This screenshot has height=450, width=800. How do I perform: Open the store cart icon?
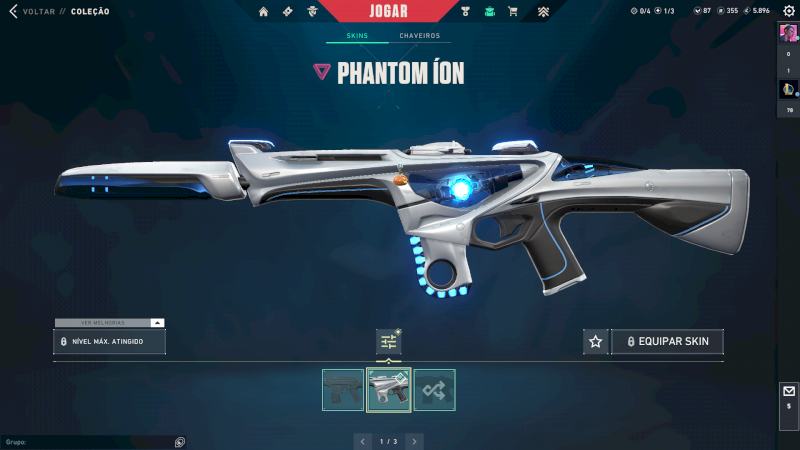(513, 12)
